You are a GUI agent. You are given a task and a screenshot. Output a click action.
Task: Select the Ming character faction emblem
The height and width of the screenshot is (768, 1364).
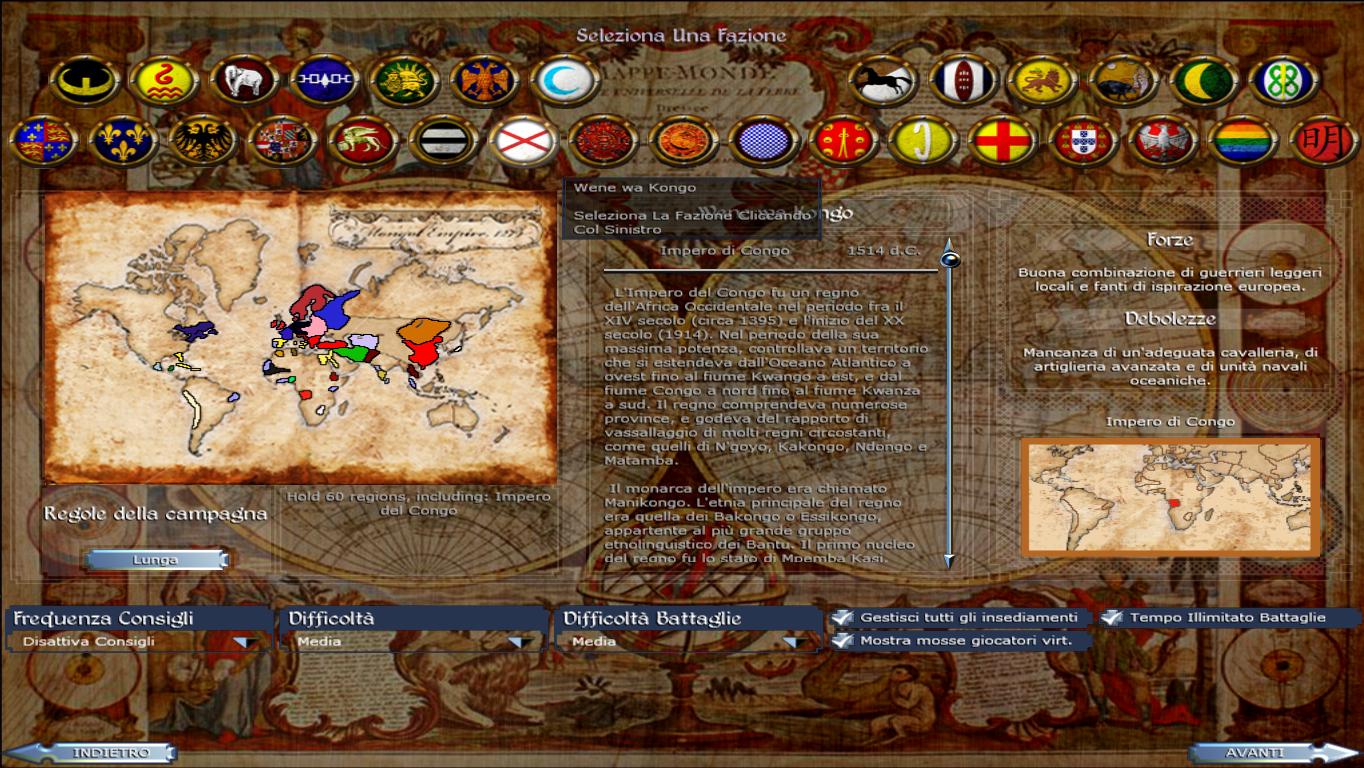pyautogui.click(x=1324, y=140)
